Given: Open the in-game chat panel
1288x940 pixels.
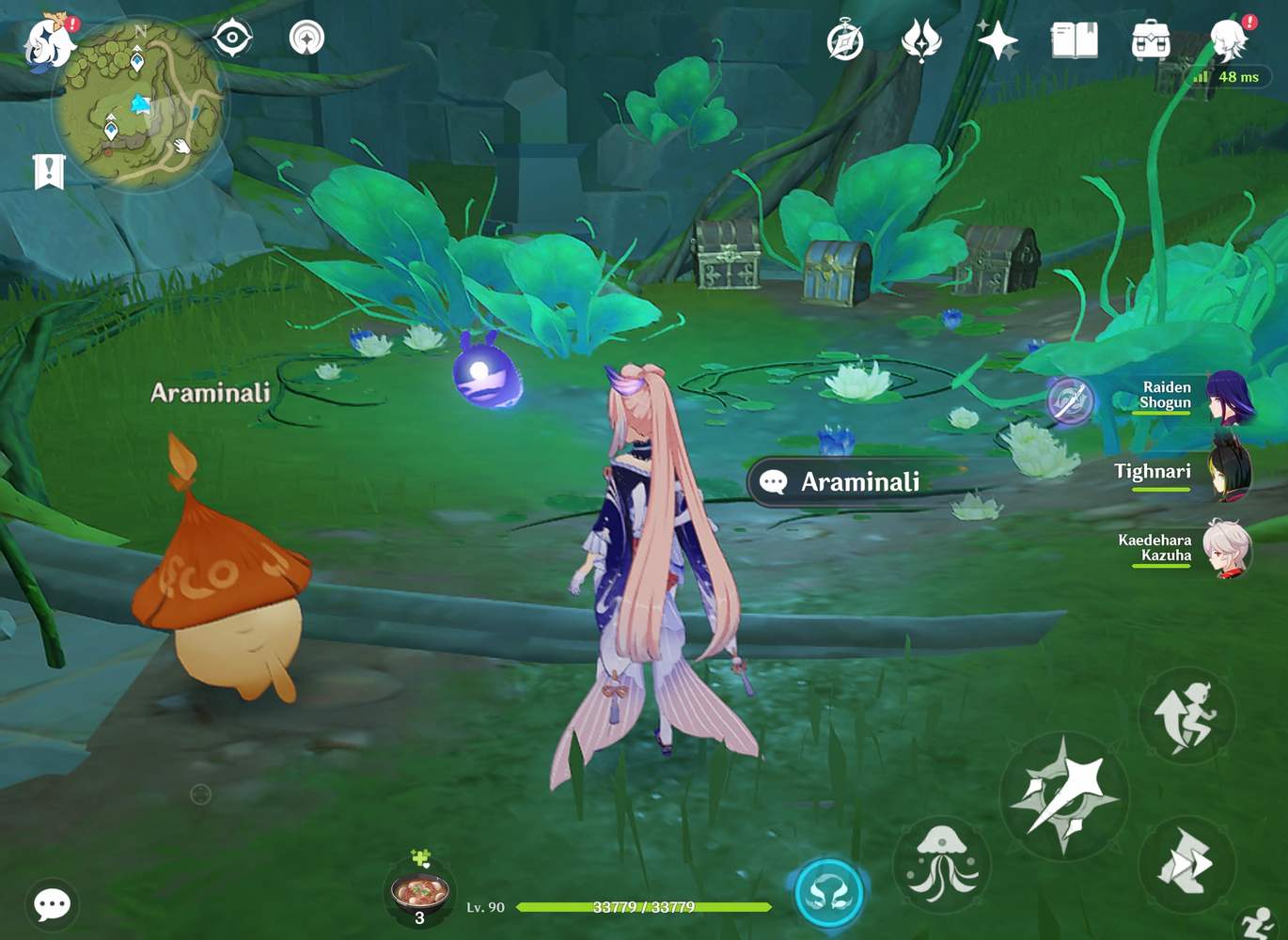Looking at the screenshot, I should pos(52,905).
